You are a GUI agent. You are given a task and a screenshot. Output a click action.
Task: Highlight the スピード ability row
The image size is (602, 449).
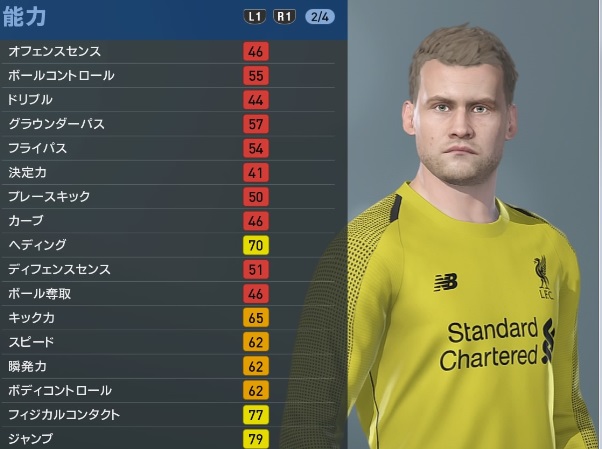coord(170,342)
